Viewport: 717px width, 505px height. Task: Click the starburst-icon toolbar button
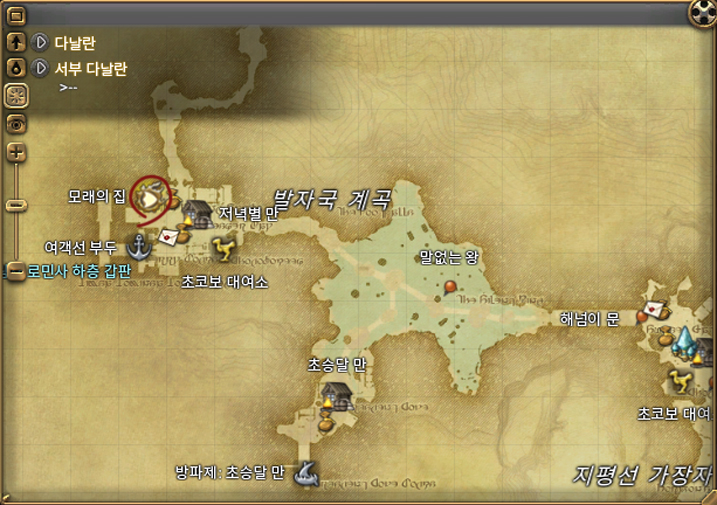(16, 96)
